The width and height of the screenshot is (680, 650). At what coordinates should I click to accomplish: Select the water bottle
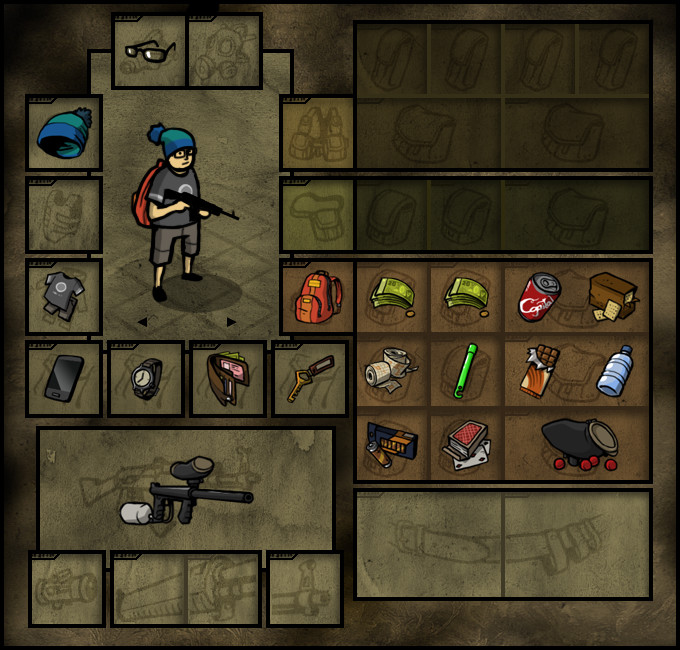(614, 372)
